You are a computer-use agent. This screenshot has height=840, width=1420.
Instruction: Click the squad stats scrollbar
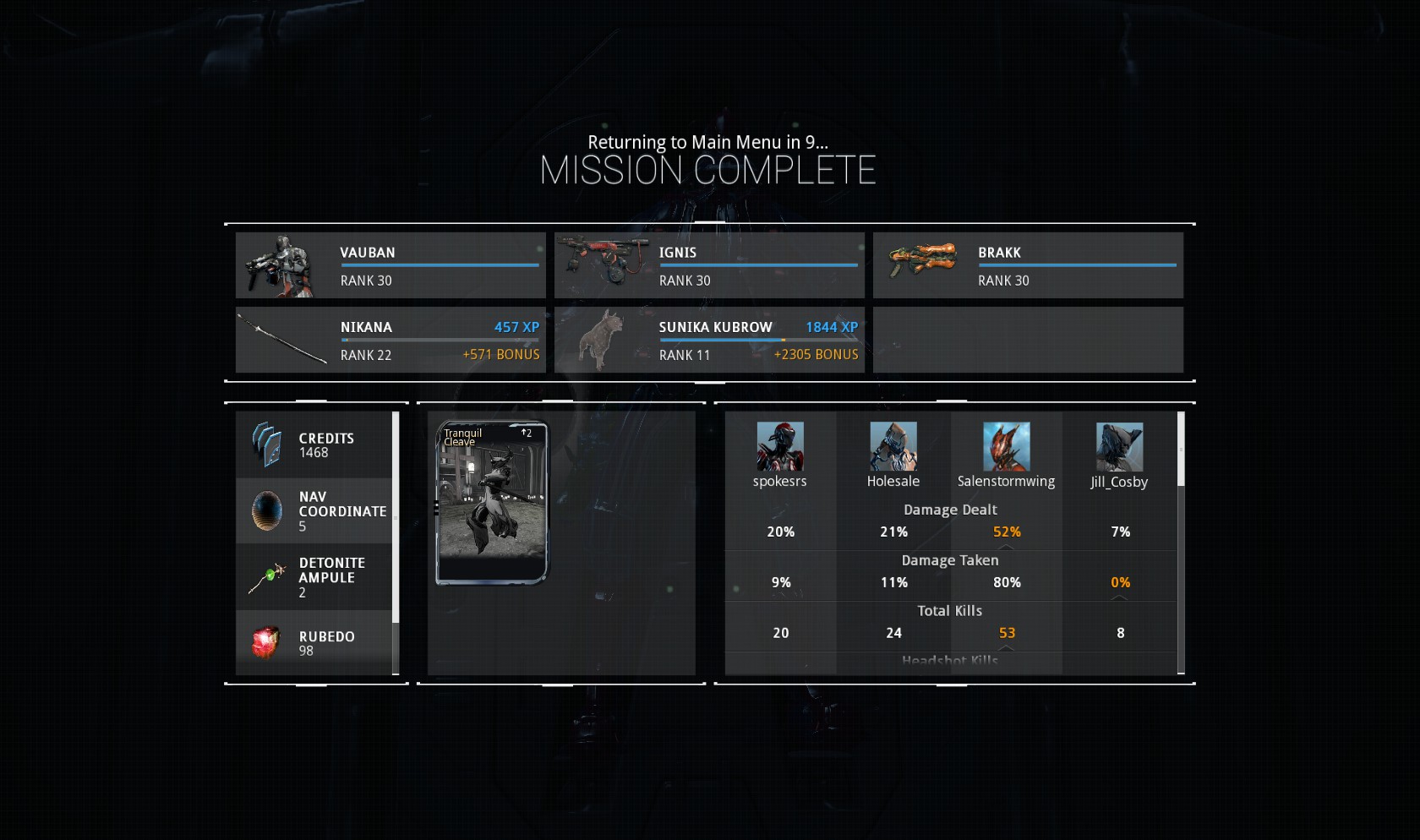tap(1181, 450)
